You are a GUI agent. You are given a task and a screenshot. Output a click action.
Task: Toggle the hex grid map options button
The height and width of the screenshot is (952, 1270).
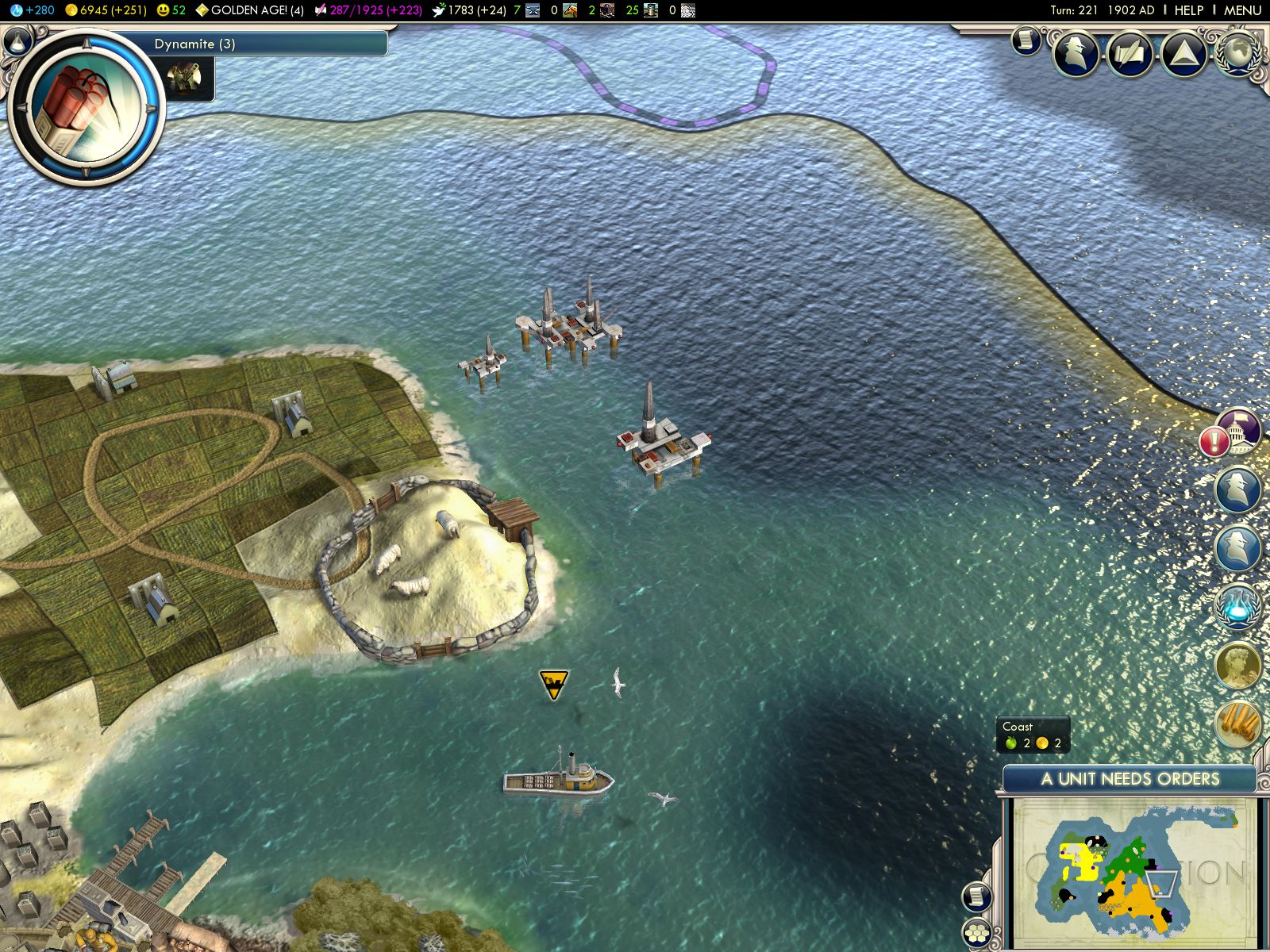point(976,934)
